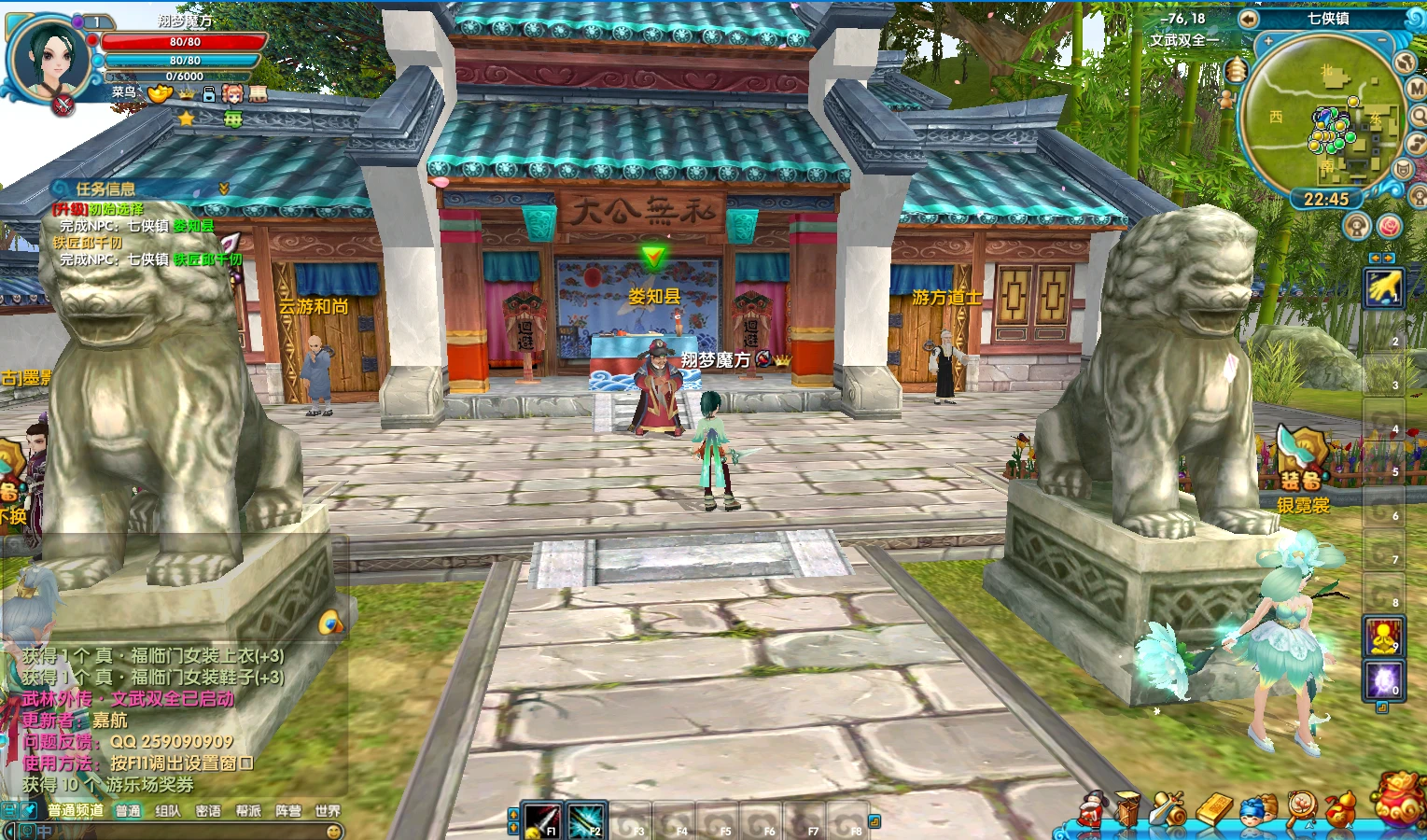The image size is (1427, 840).
Task: Switch to the 帮派 chat channel tab
Action: click(x=248, y=811)
